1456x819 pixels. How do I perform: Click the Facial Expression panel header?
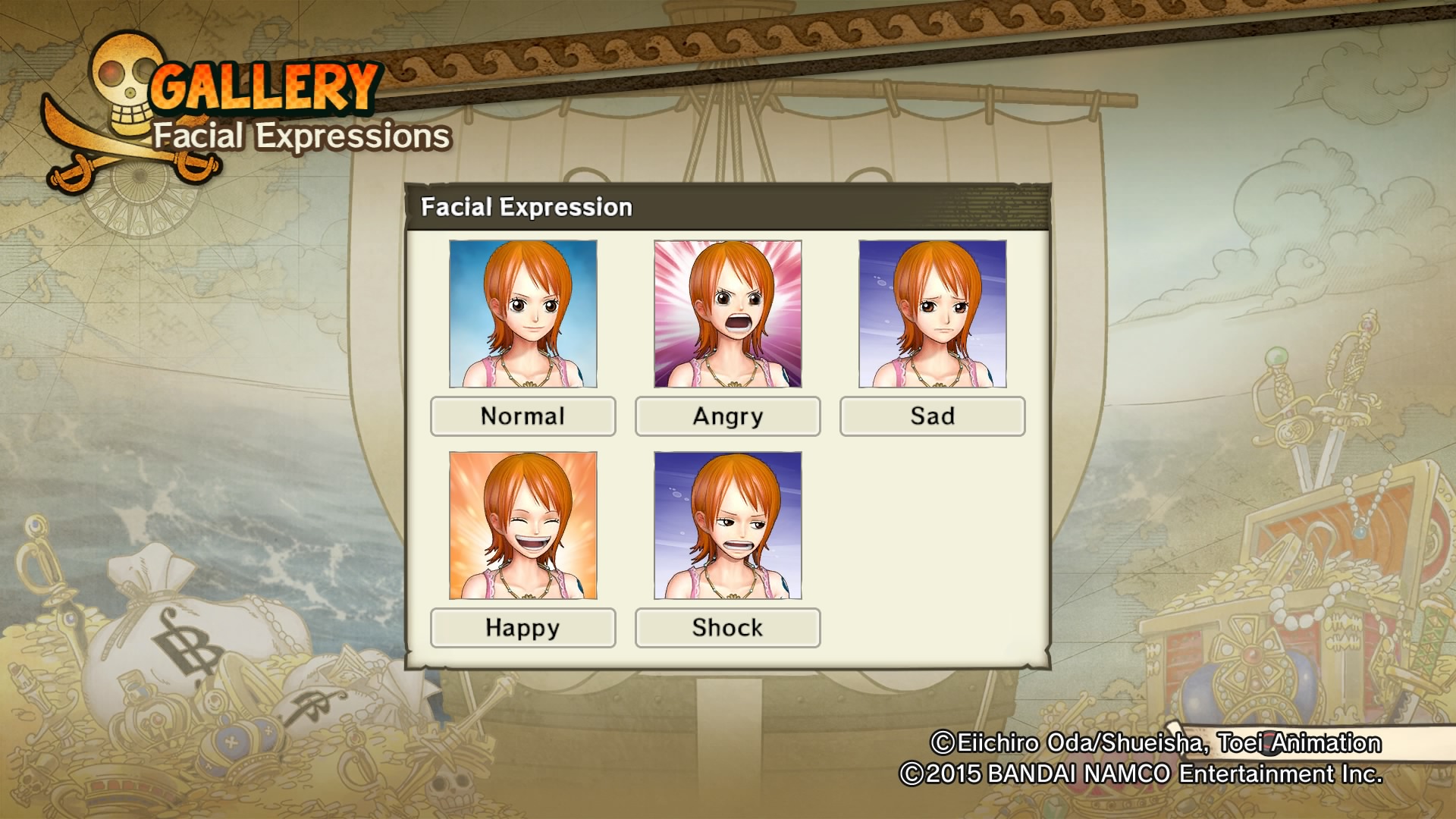pos(526,206)
